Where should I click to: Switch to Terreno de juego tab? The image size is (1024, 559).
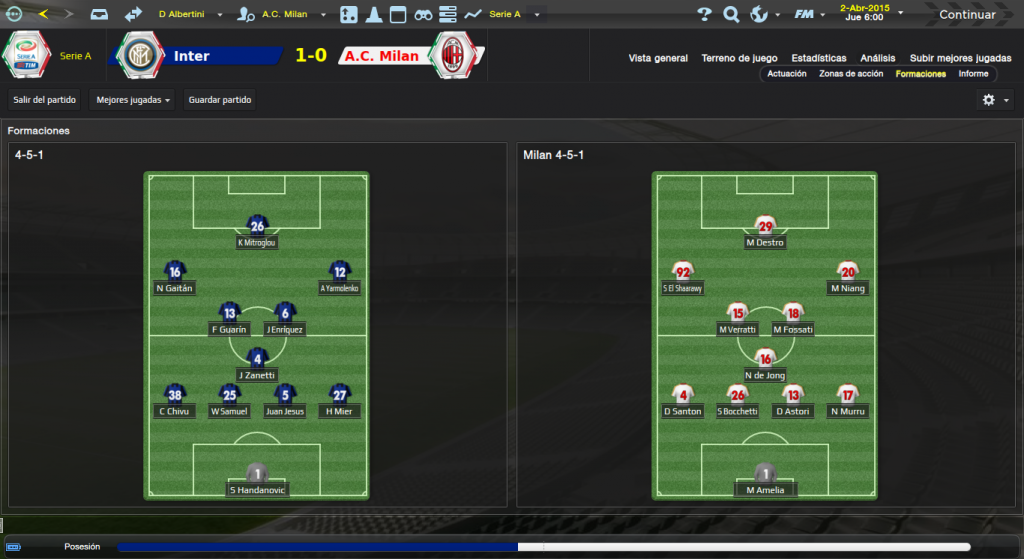(740, 58)
